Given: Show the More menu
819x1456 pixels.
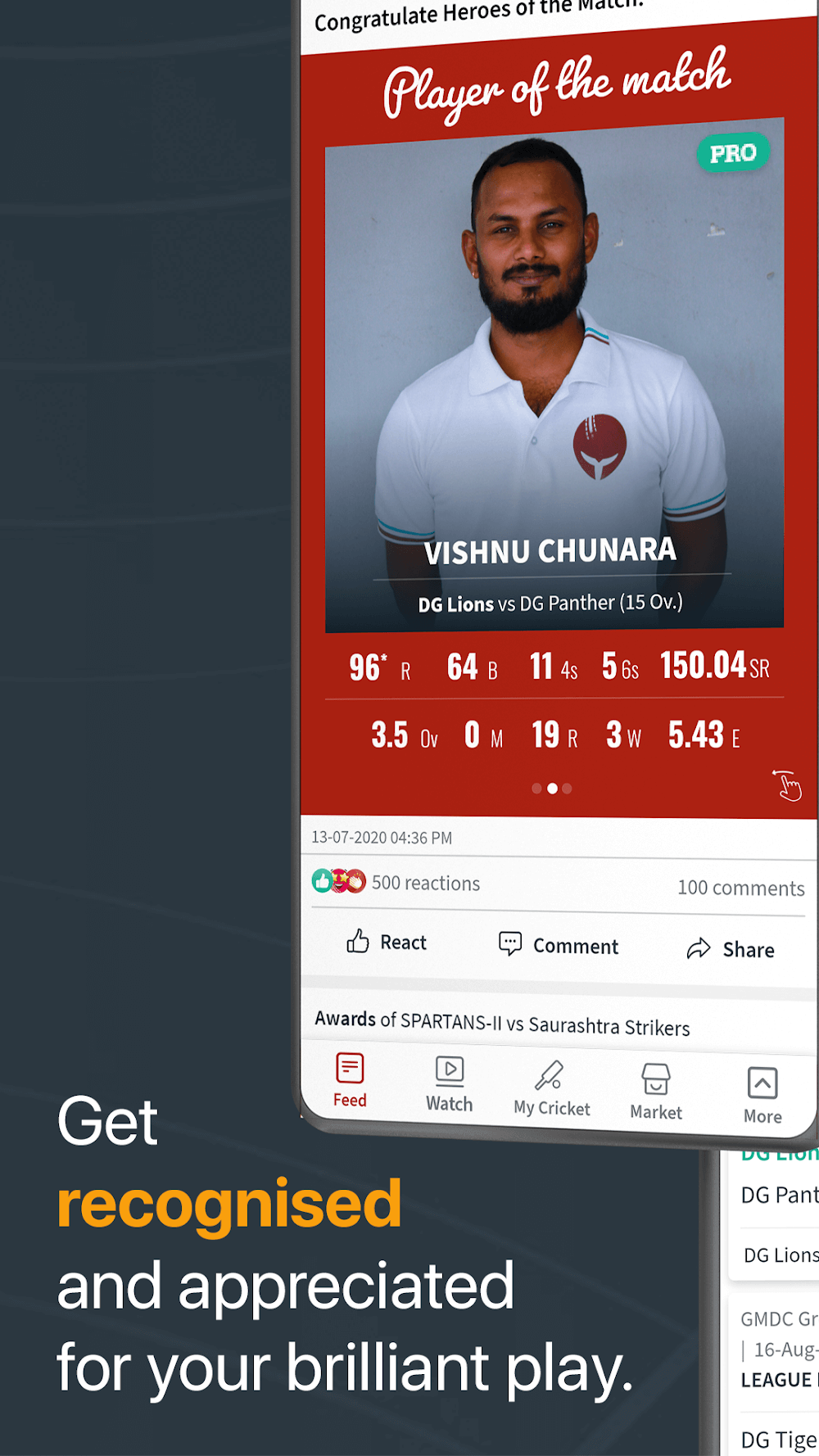Looking at the screenshot, I should 762,1096.
